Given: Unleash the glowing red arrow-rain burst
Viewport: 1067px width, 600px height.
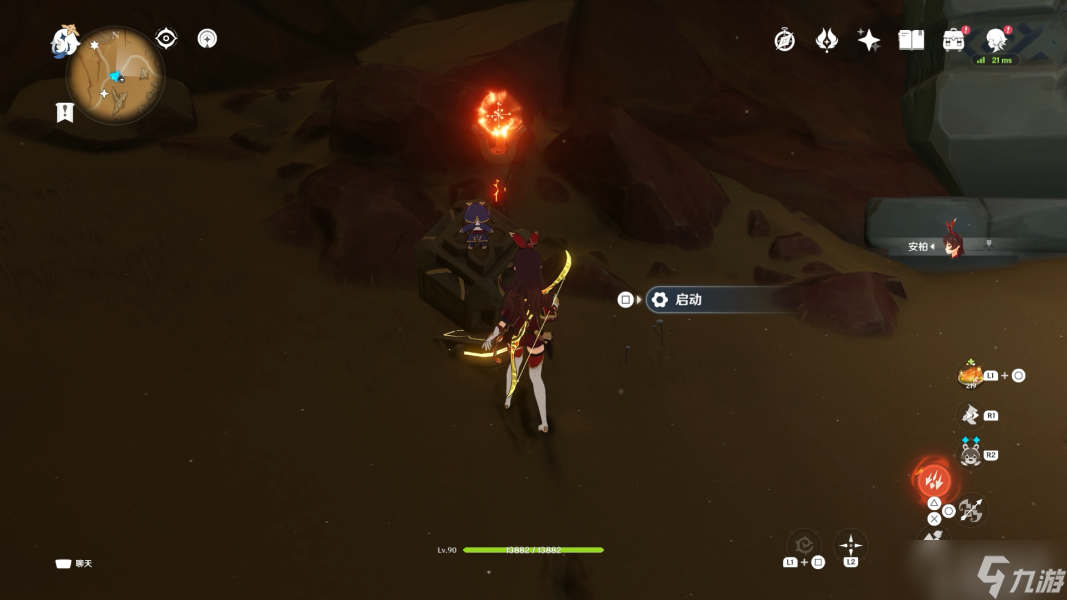Looking at the screenshot, I should 934,479.
